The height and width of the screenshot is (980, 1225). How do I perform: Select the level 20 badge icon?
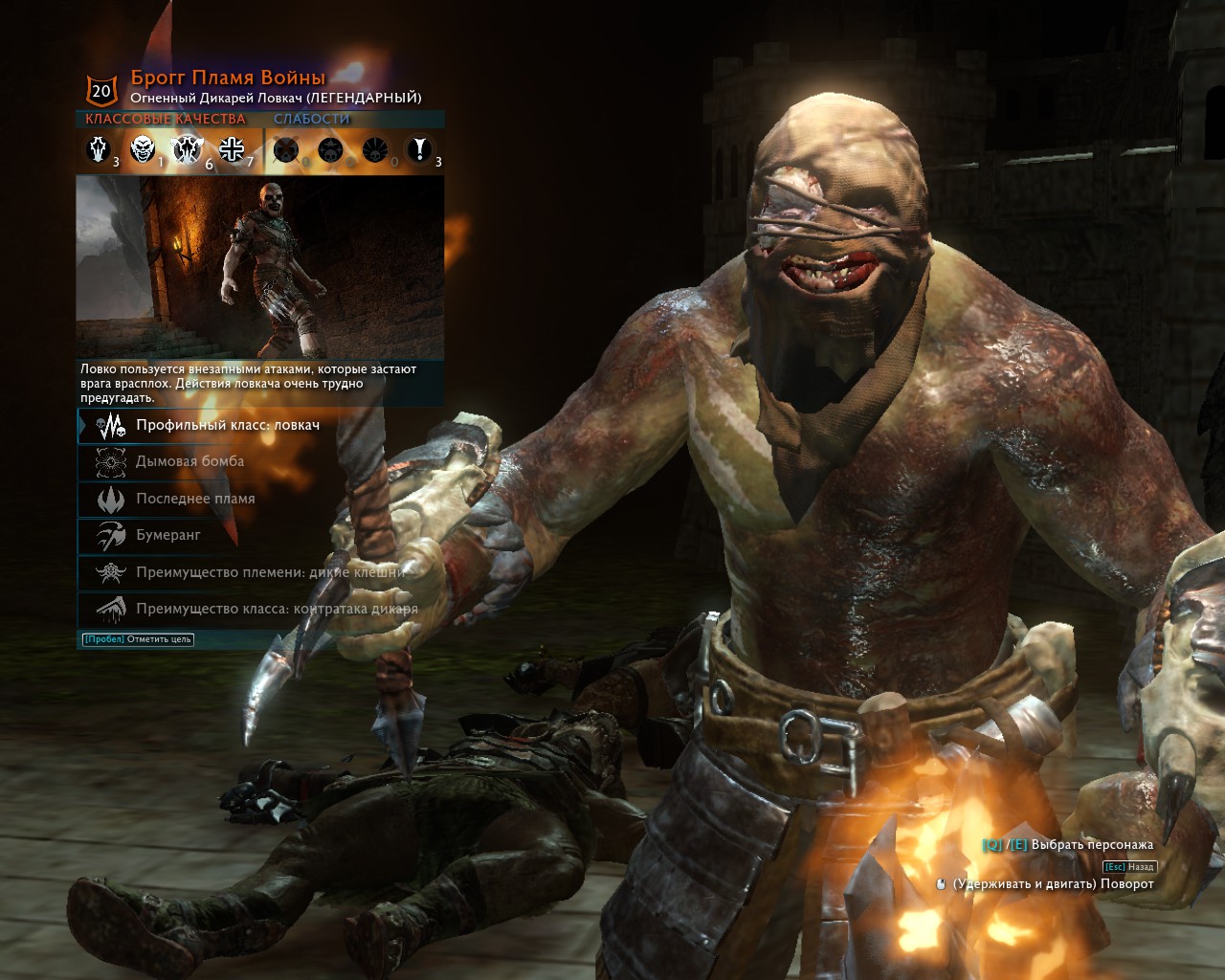pyautogui.click(x=101, y=91)
